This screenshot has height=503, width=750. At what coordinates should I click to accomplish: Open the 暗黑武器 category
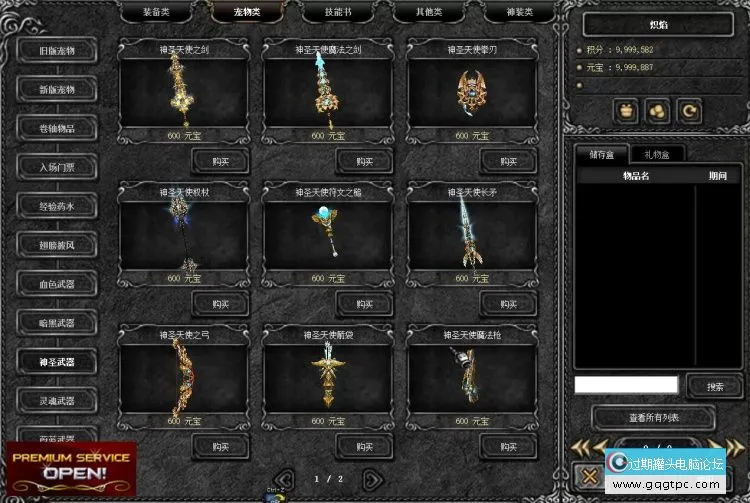click(x=56, y=323)
